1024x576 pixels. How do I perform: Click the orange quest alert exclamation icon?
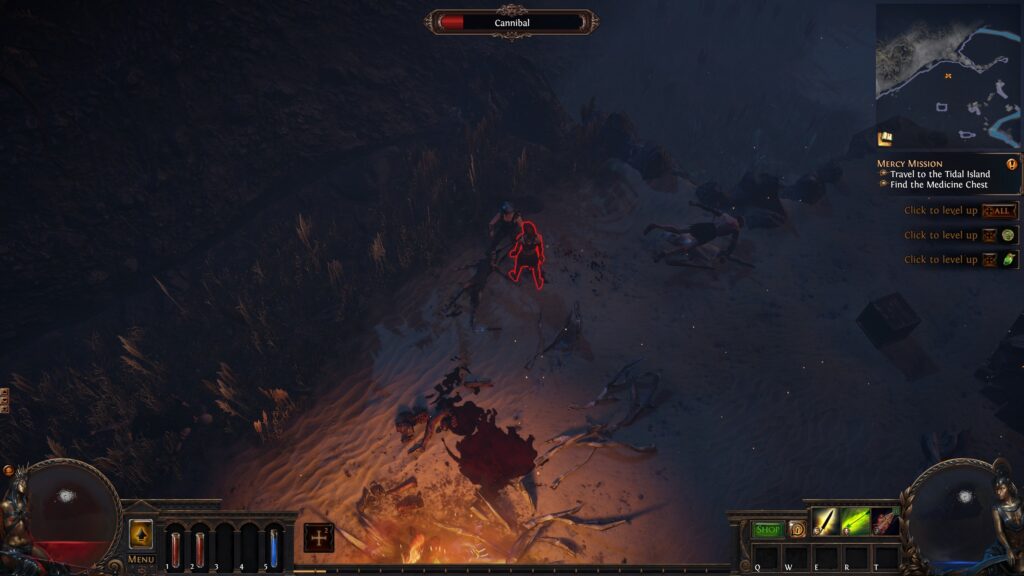(x=1011, y=164)
